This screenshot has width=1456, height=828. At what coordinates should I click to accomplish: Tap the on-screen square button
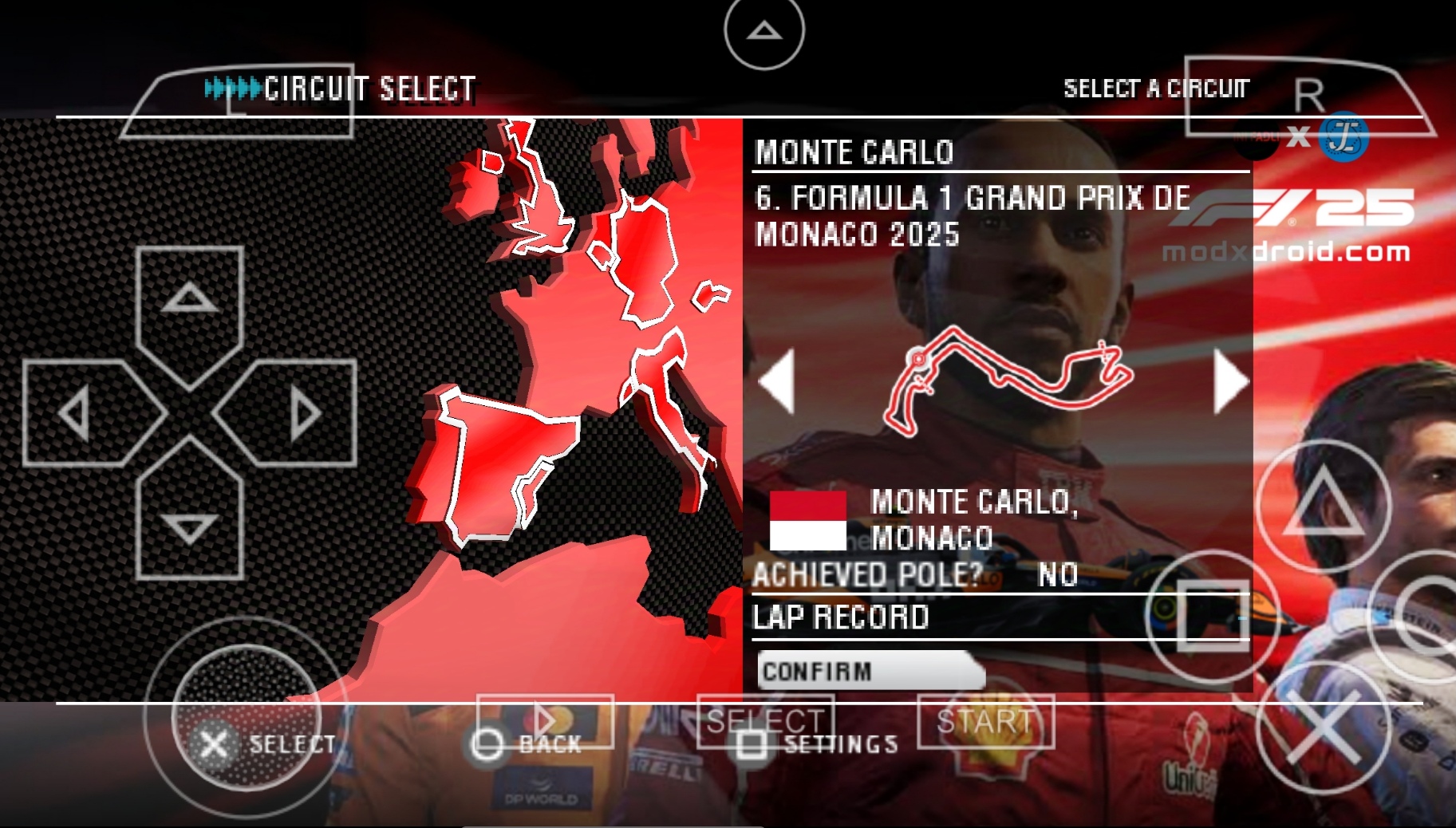1213,615
